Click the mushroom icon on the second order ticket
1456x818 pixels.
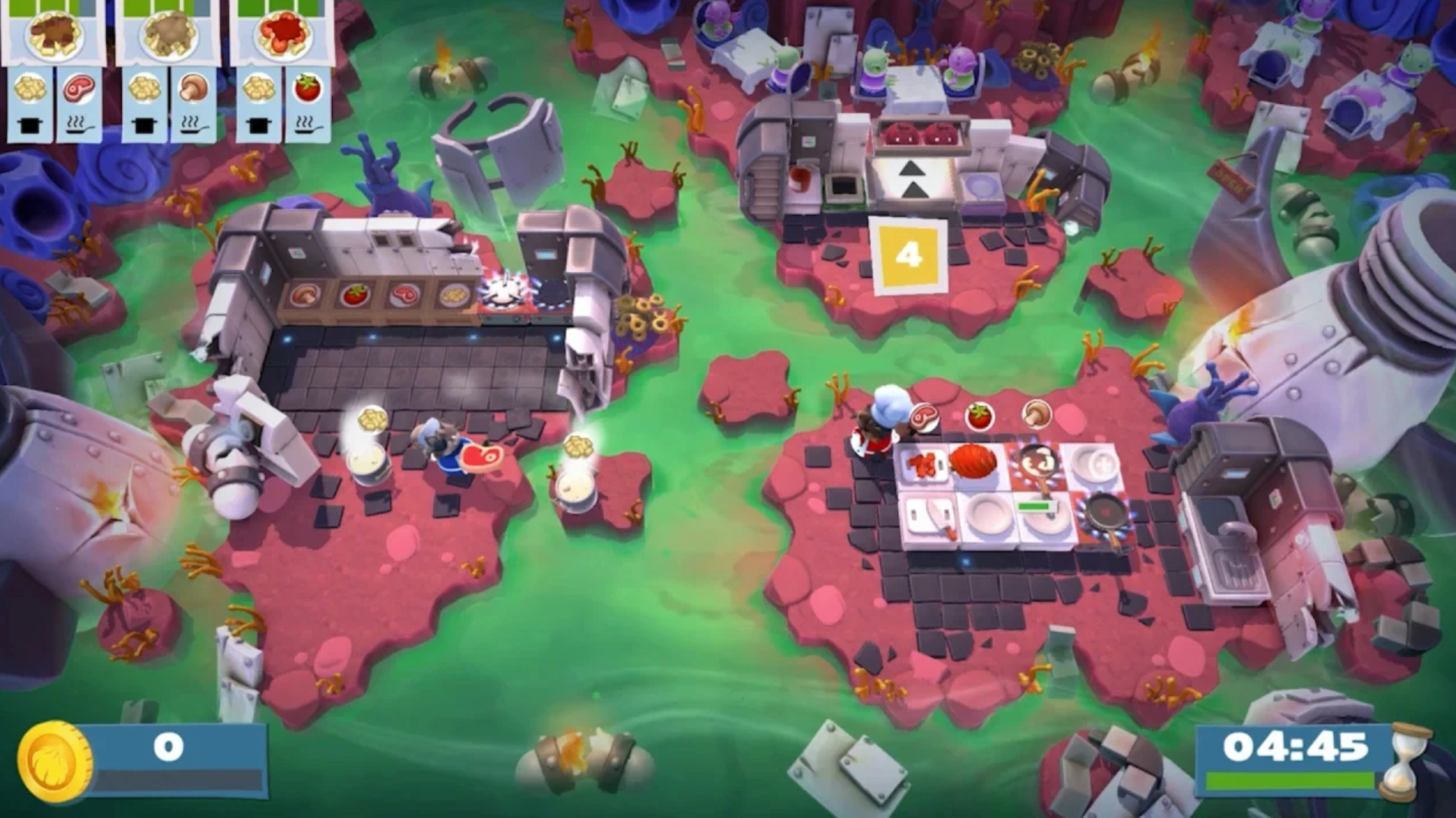point(194,87)
